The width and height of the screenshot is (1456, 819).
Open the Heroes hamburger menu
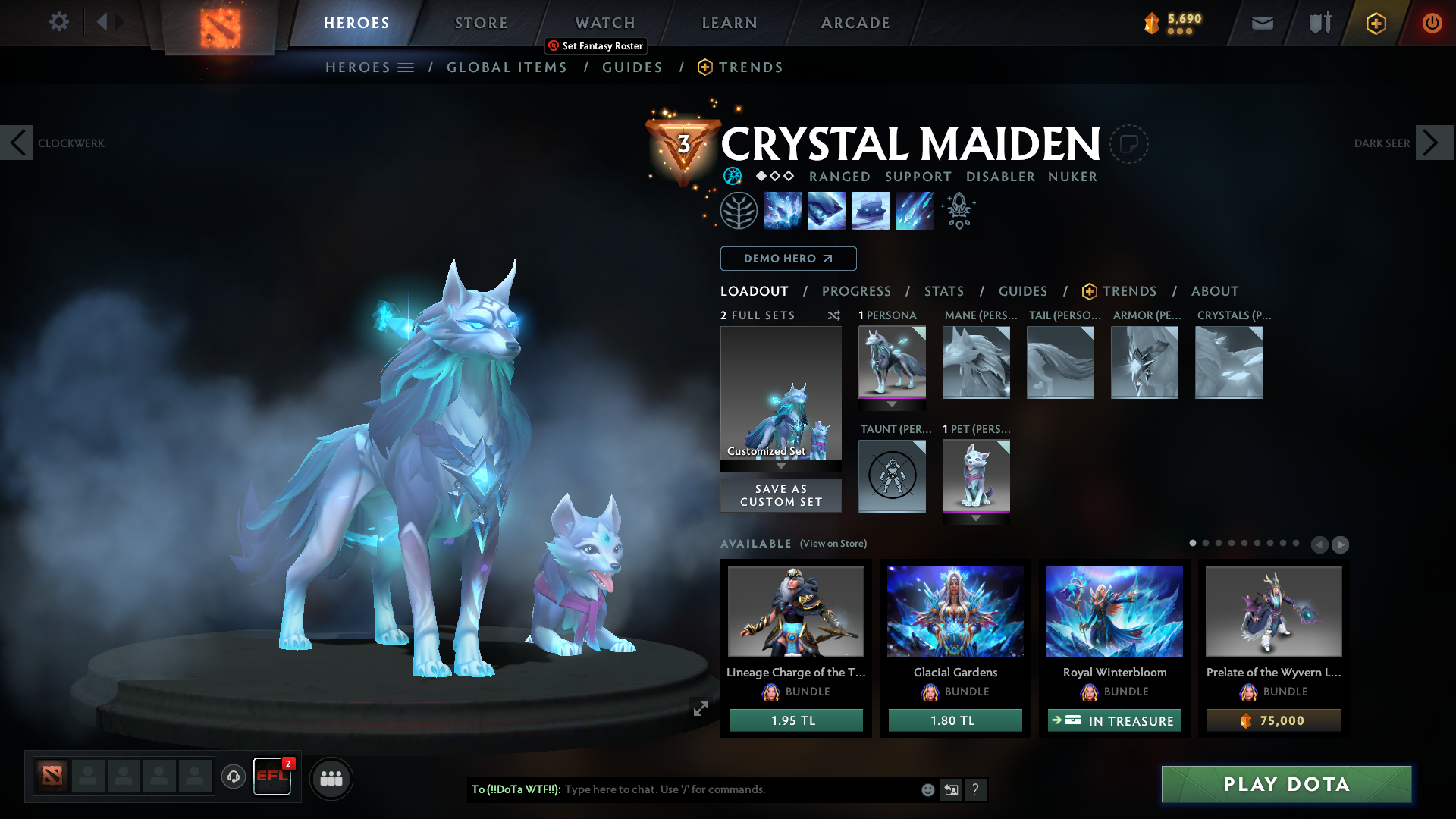click(x=406, y=67)
